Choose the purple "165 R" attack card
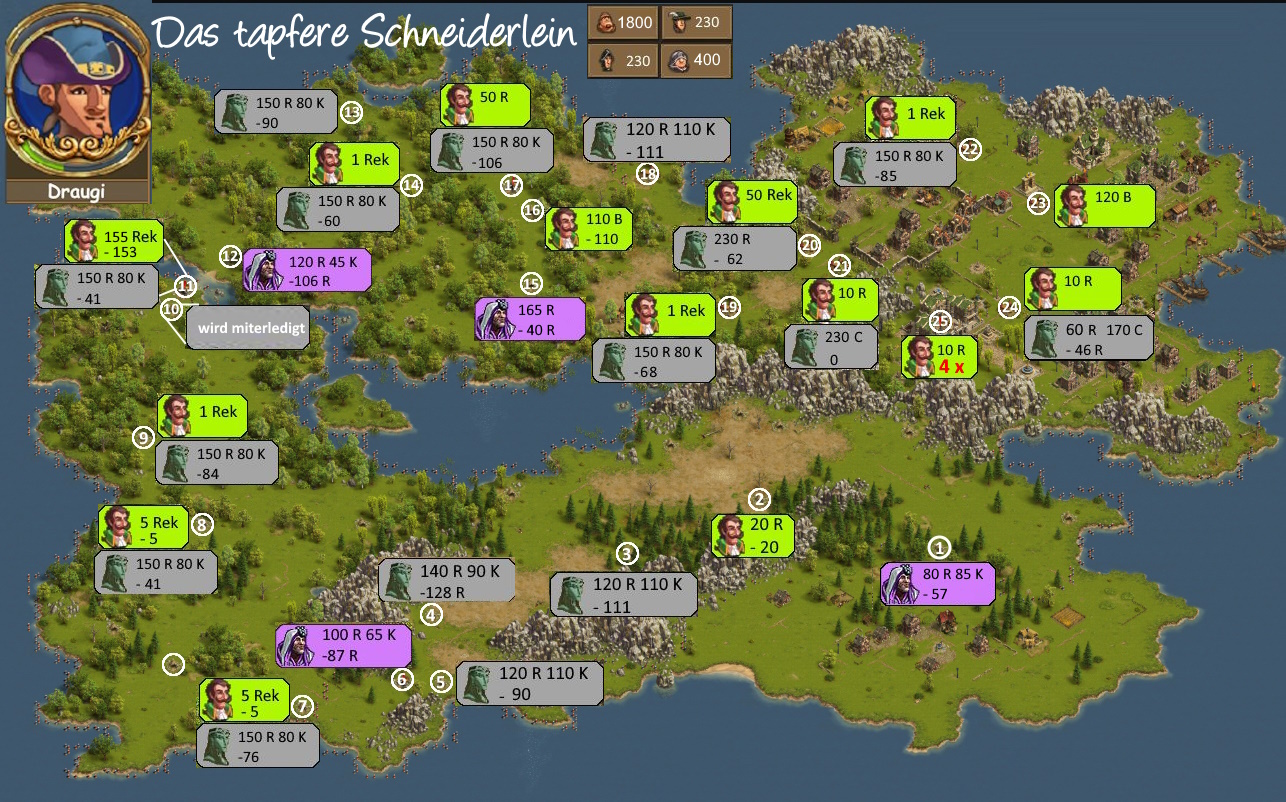 (x=529, y=320)
